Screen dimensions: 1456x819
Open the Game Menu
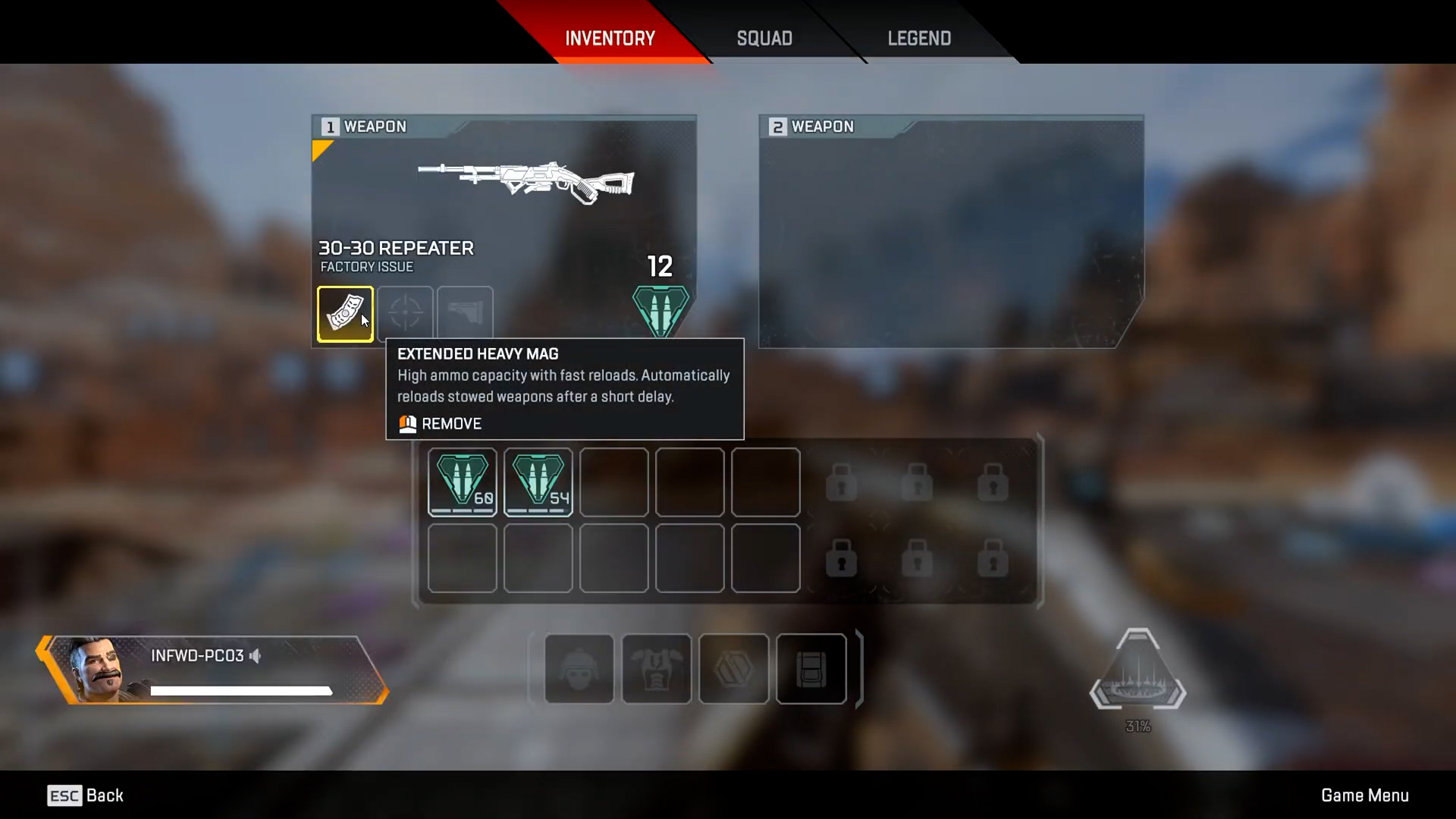point(1364,795)
